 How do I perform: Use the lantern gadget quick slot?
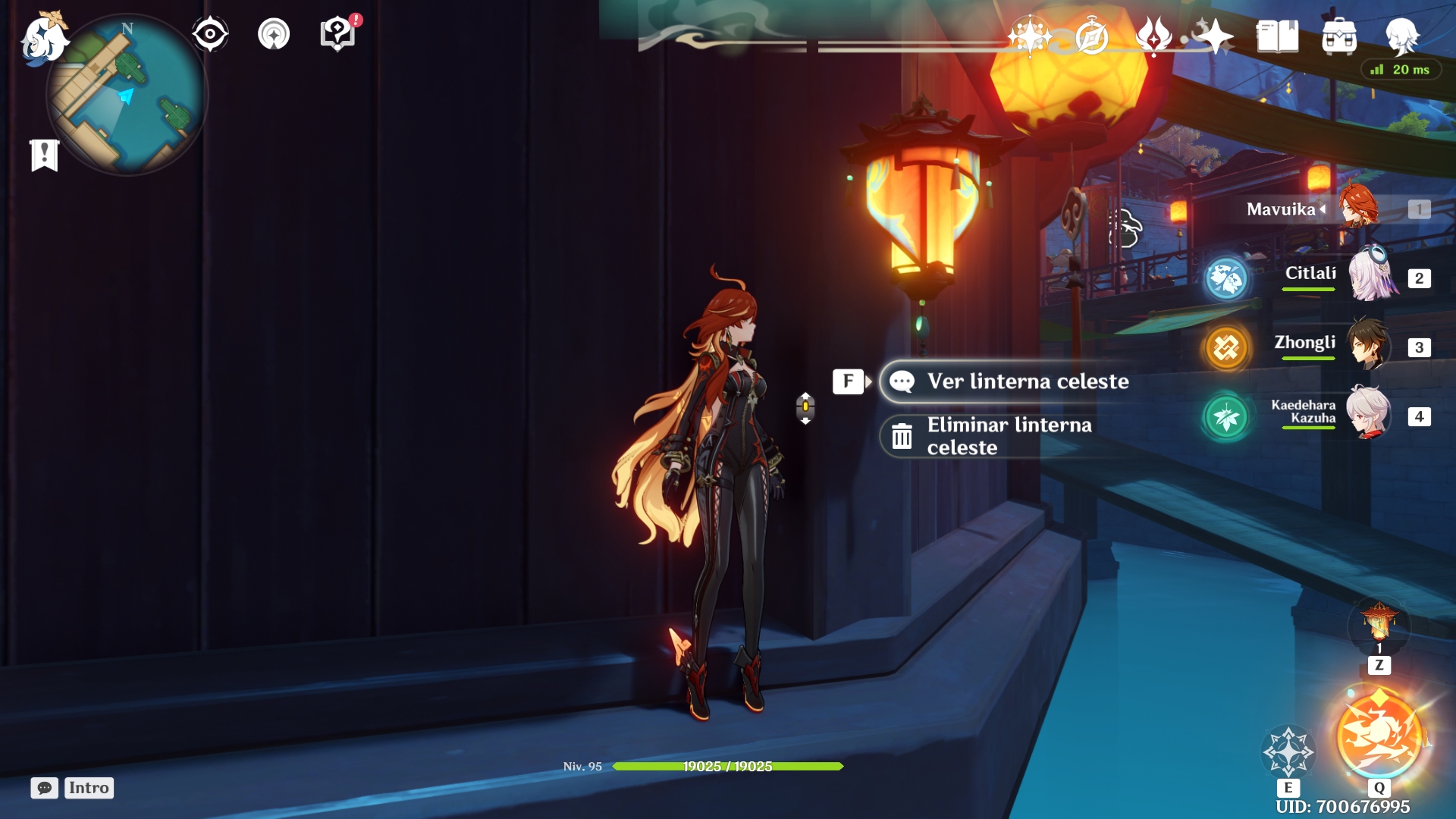pyautogui.click(x=1379, y=623)
